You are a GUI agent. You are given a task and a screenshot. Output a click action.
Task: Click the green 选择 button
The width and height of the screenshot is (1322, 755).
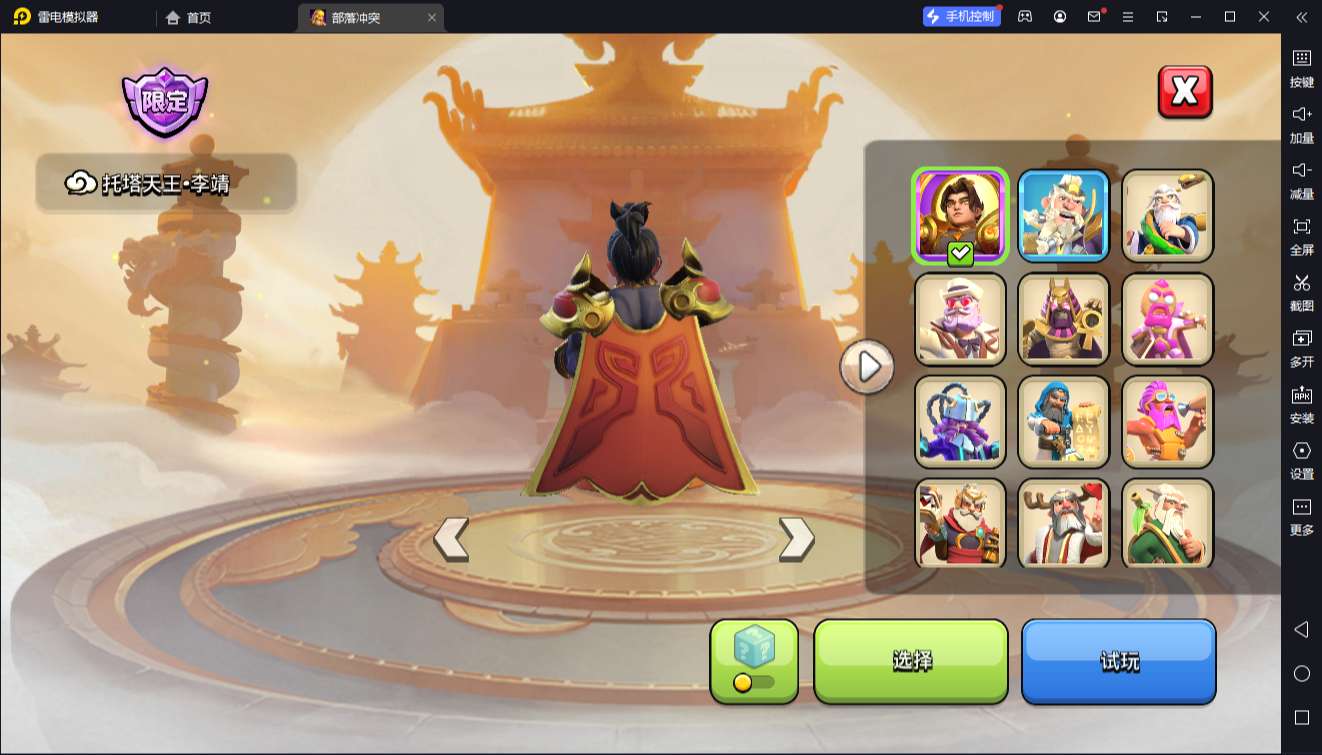point(911,661)
